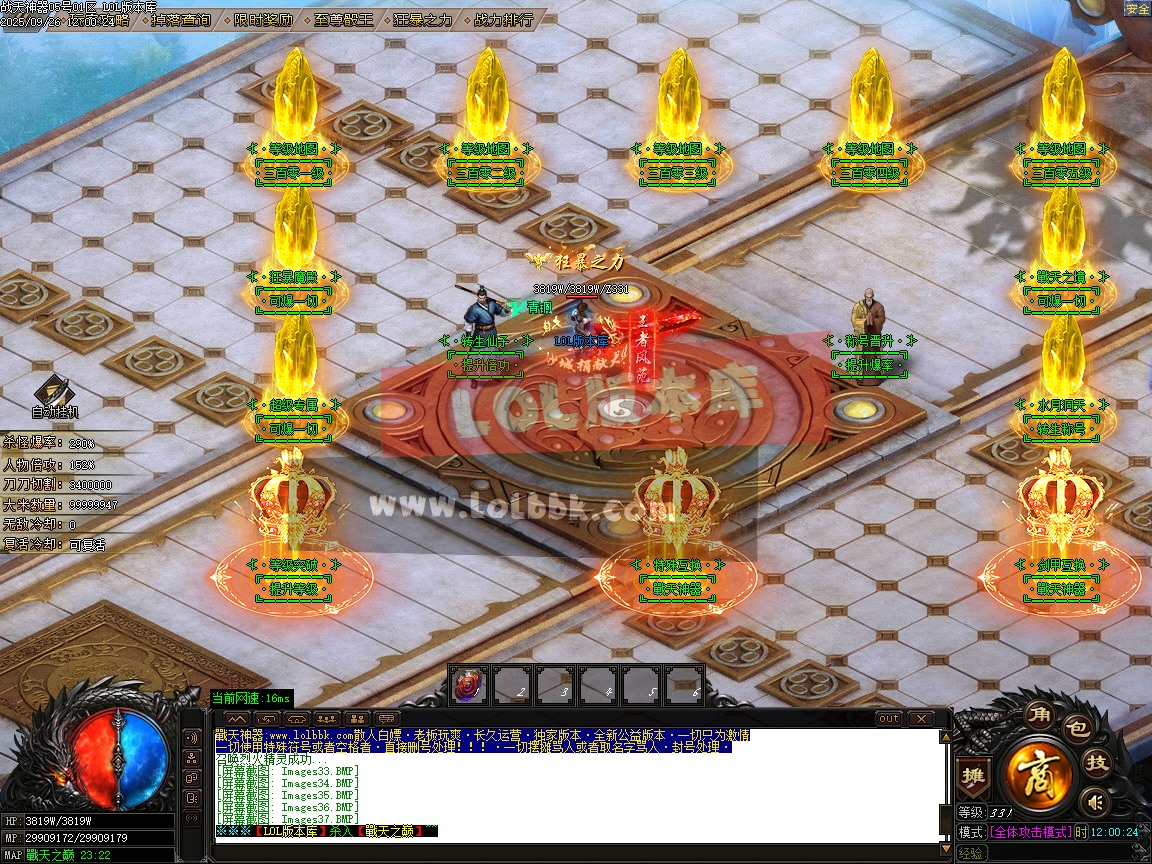The width and height of the screenshot is (1152, 864).
Task: Open the 摊 stall banner button
Action: (x=972, y=774)
